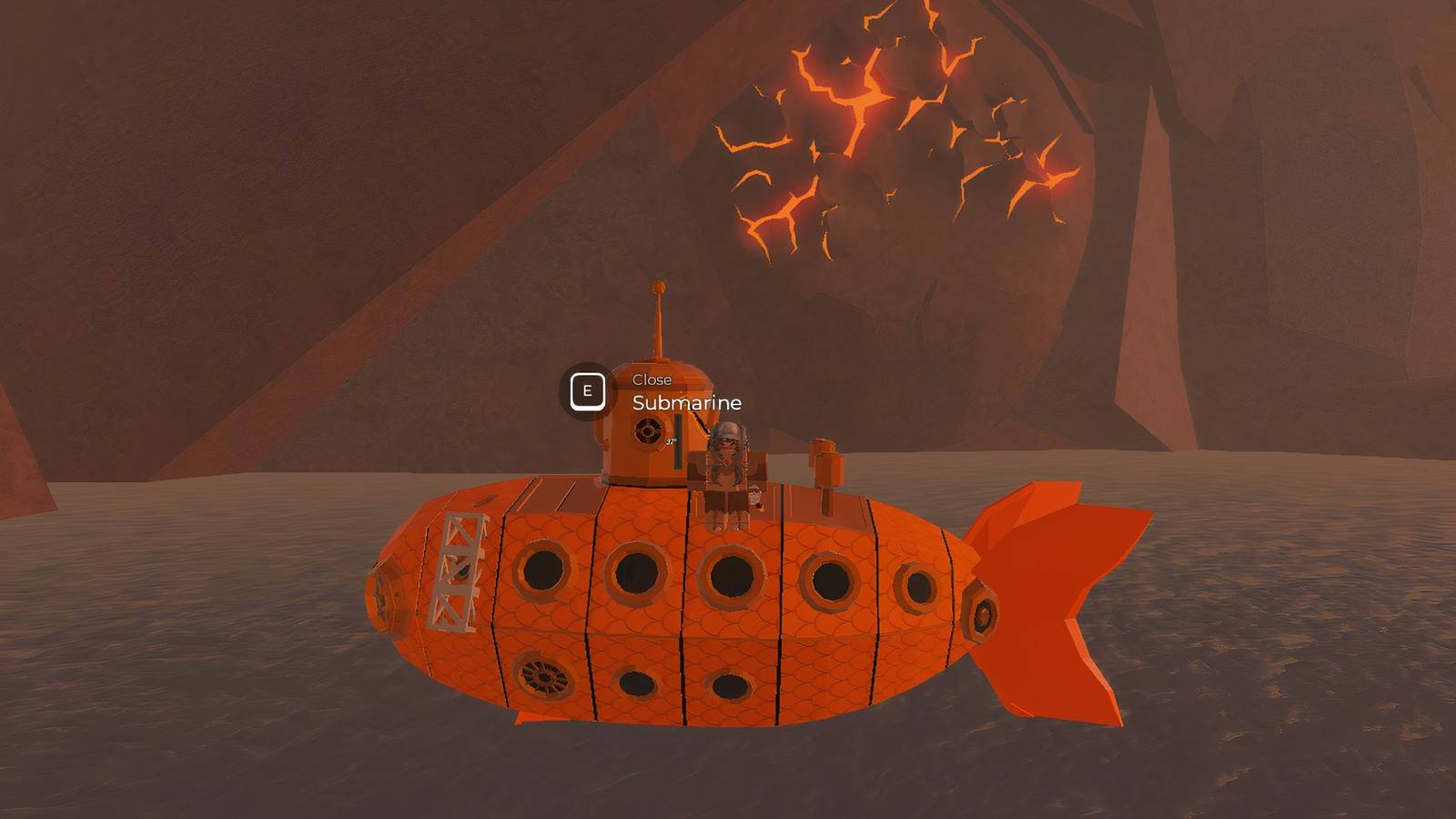Click the circular dark prompt background
1456x819 pixels.
[588, 389]
